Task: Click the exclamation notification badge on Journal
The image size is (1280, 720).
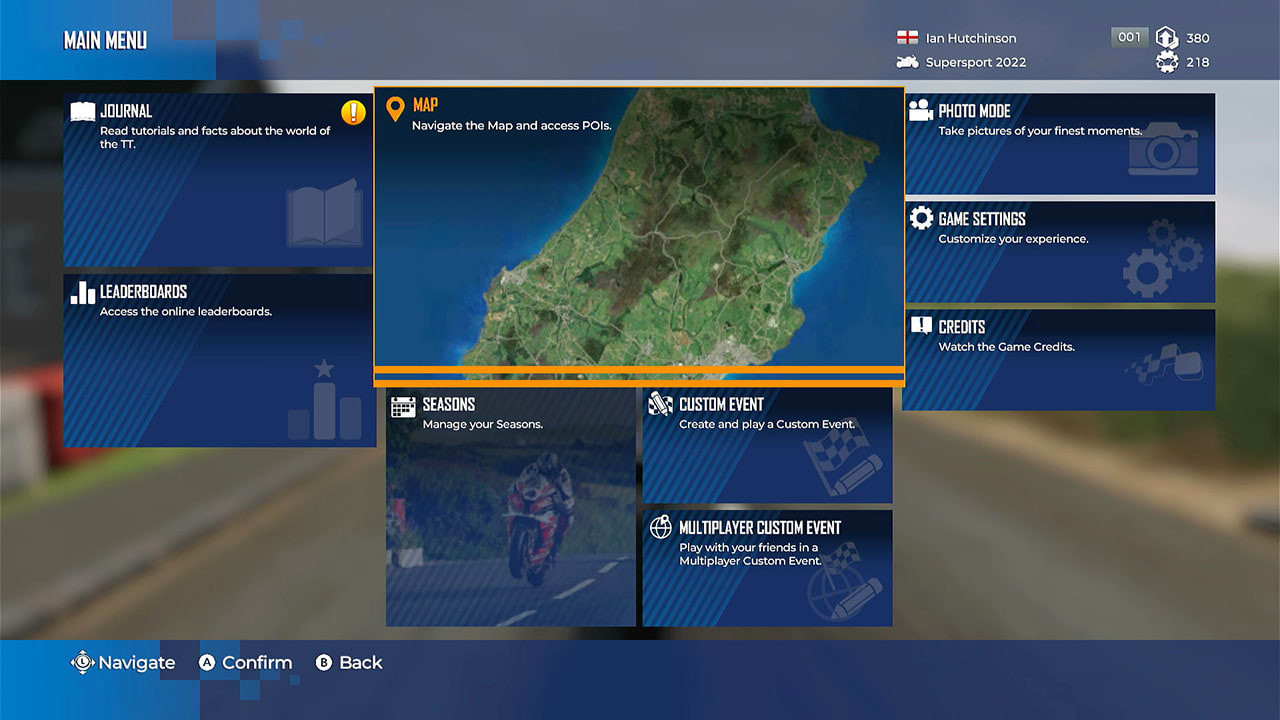Action: tap(351, 113)
